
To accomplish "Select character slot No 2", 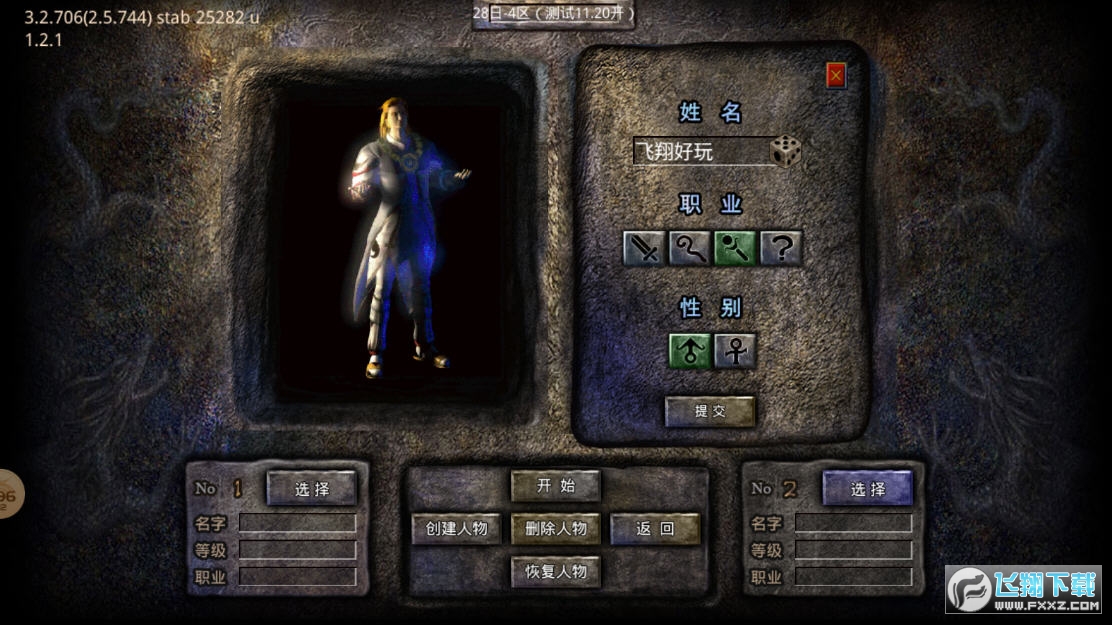I will pos(868,489).
